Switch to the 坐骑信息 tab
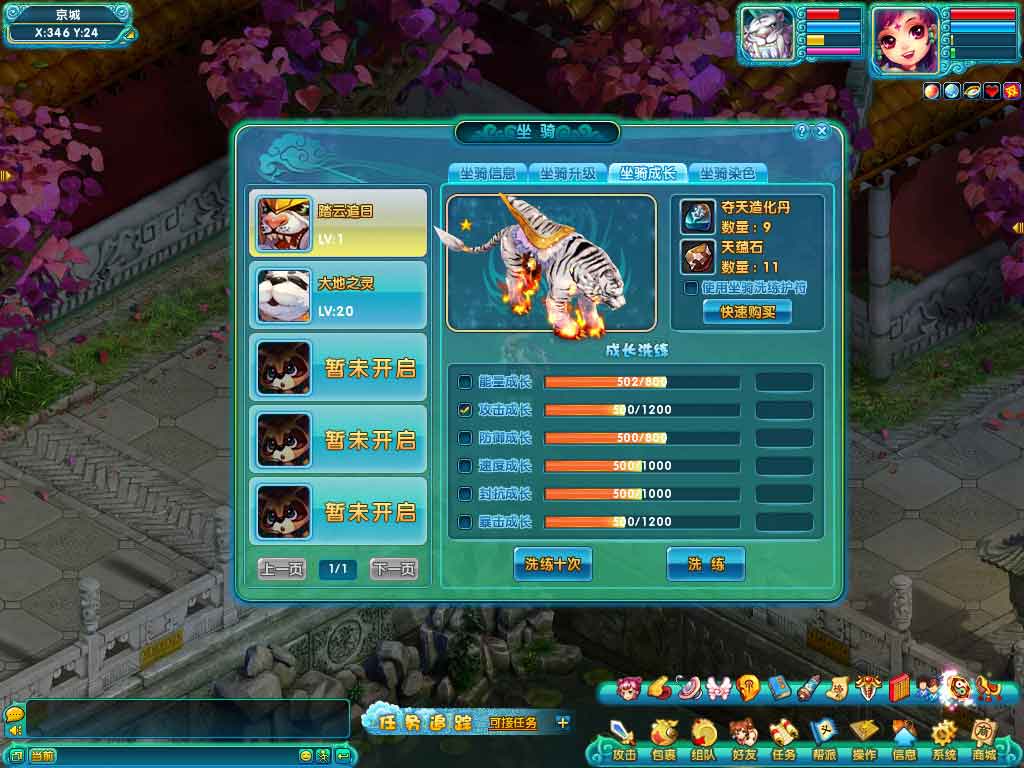Viewport: 1024px width, 768px height. point(487,173)
